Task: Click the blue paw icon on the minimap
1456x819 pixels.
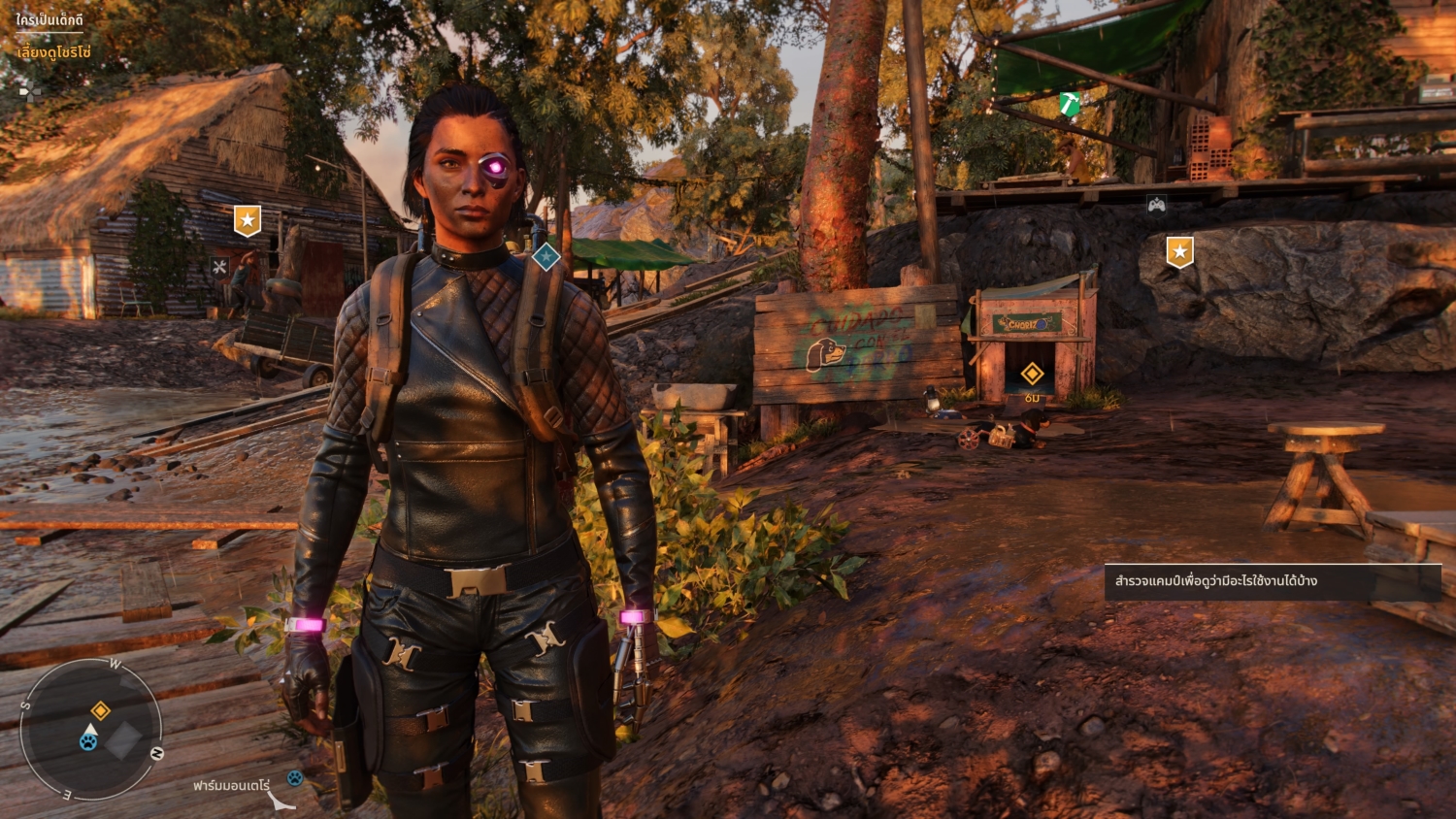Action: coord(88,742)
